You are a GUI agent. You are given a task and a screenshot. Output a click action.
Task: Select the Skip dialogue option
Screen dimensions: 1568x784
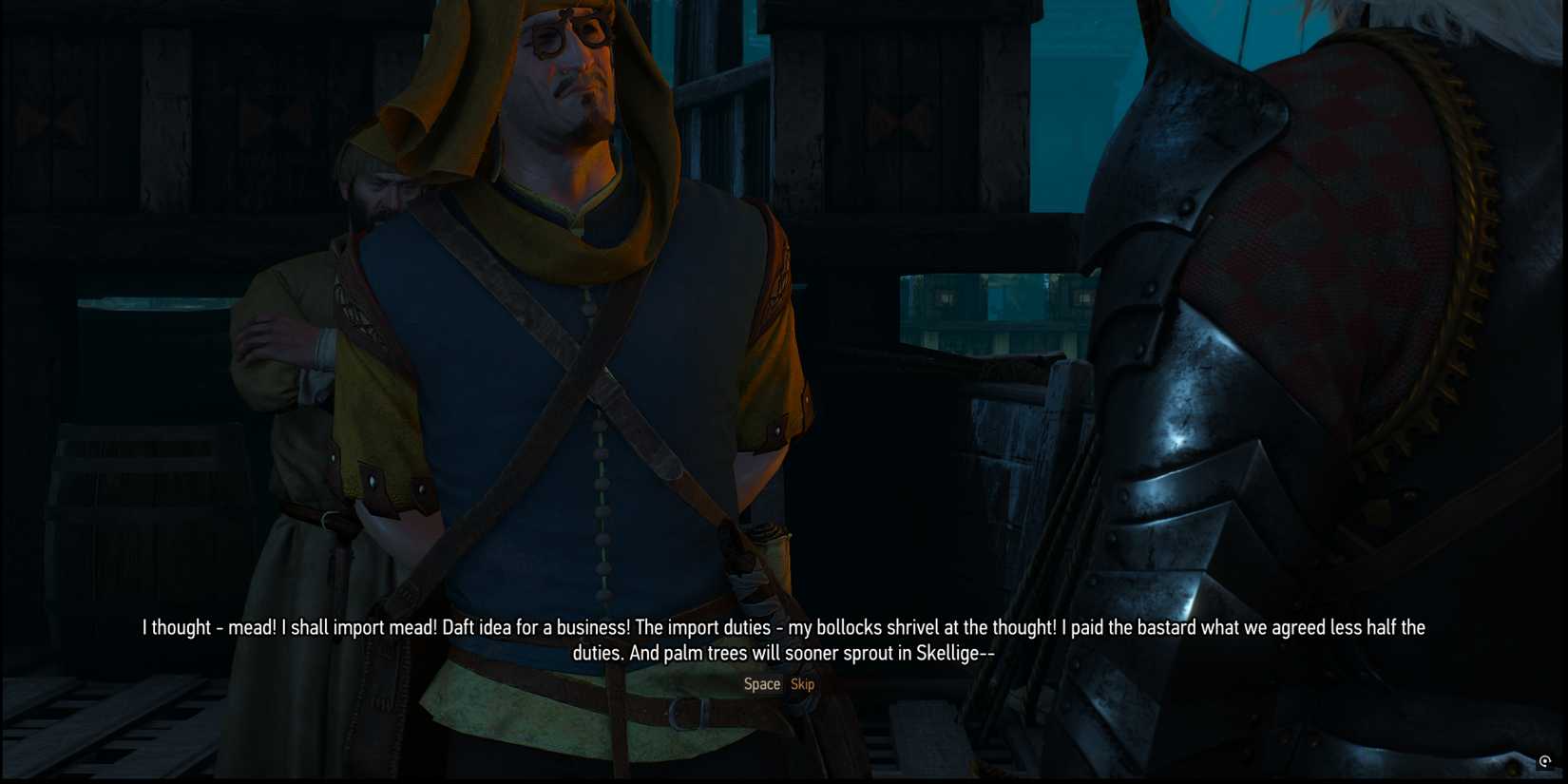pos(801,683)
